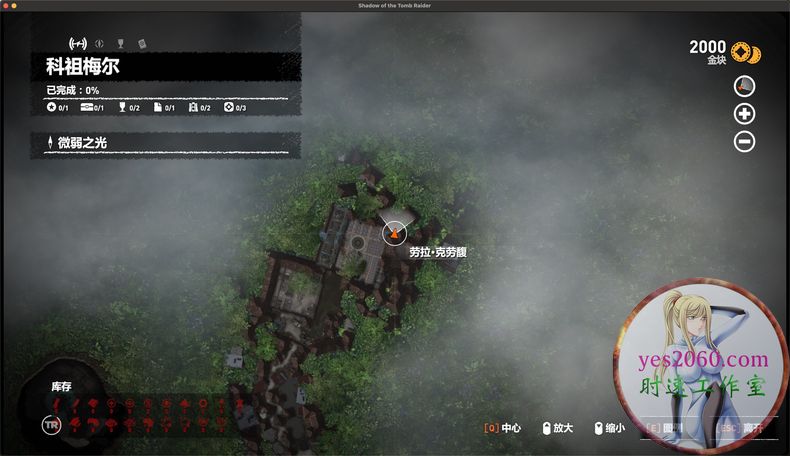Click the 科祖梅尔 region title
Viewport: 790px width, 456px height.
(x=82, y=68)
